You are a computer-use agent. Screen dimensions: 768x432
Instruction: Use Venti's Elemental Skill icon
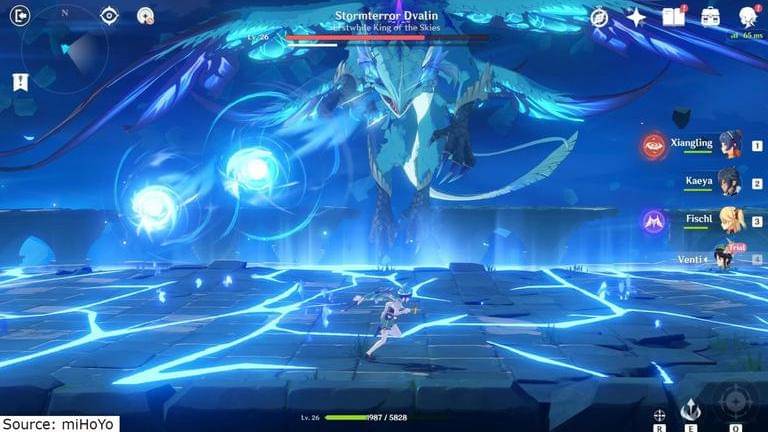[x=689, y=408]
